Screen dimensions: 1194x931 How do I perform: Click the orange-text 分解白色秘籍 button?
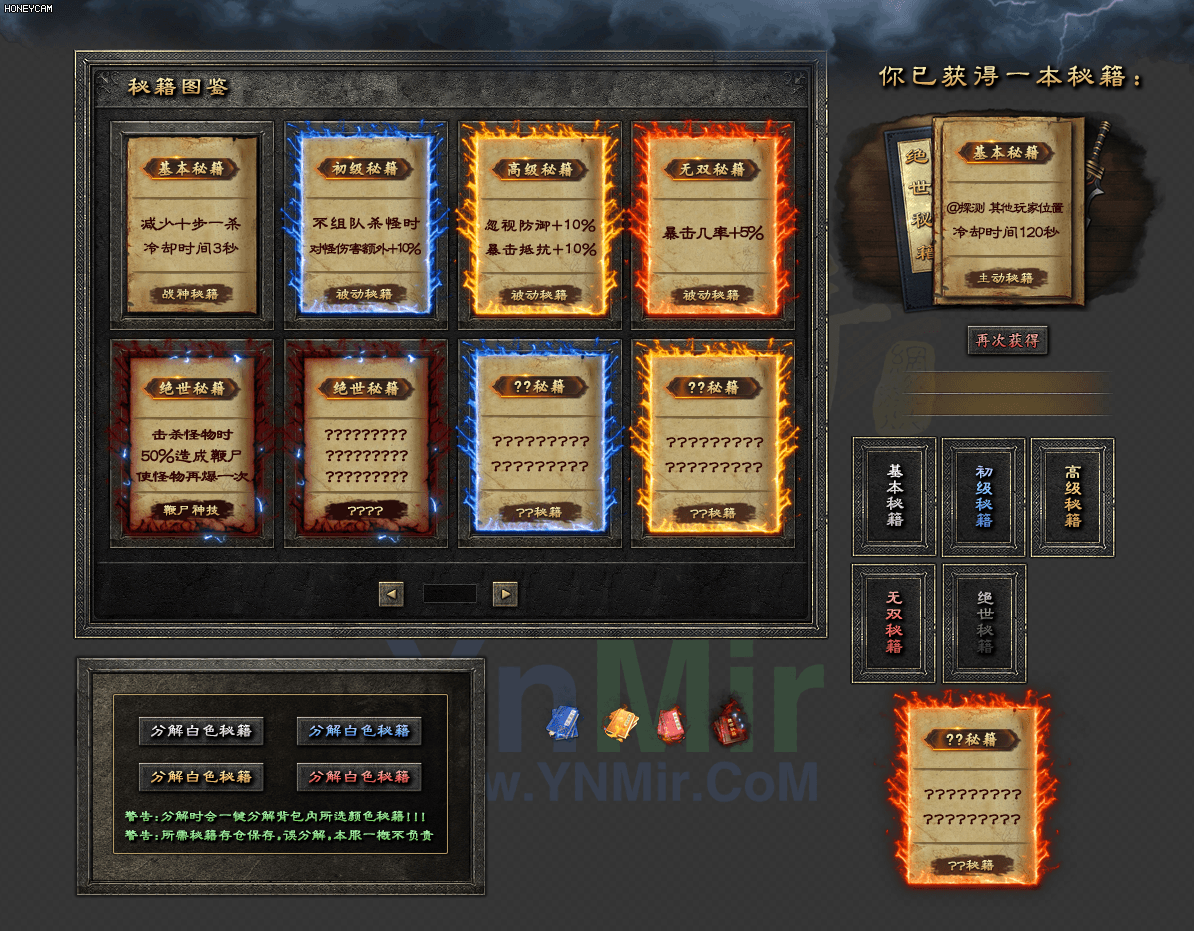pyautogui.click(x=201, y=777)
